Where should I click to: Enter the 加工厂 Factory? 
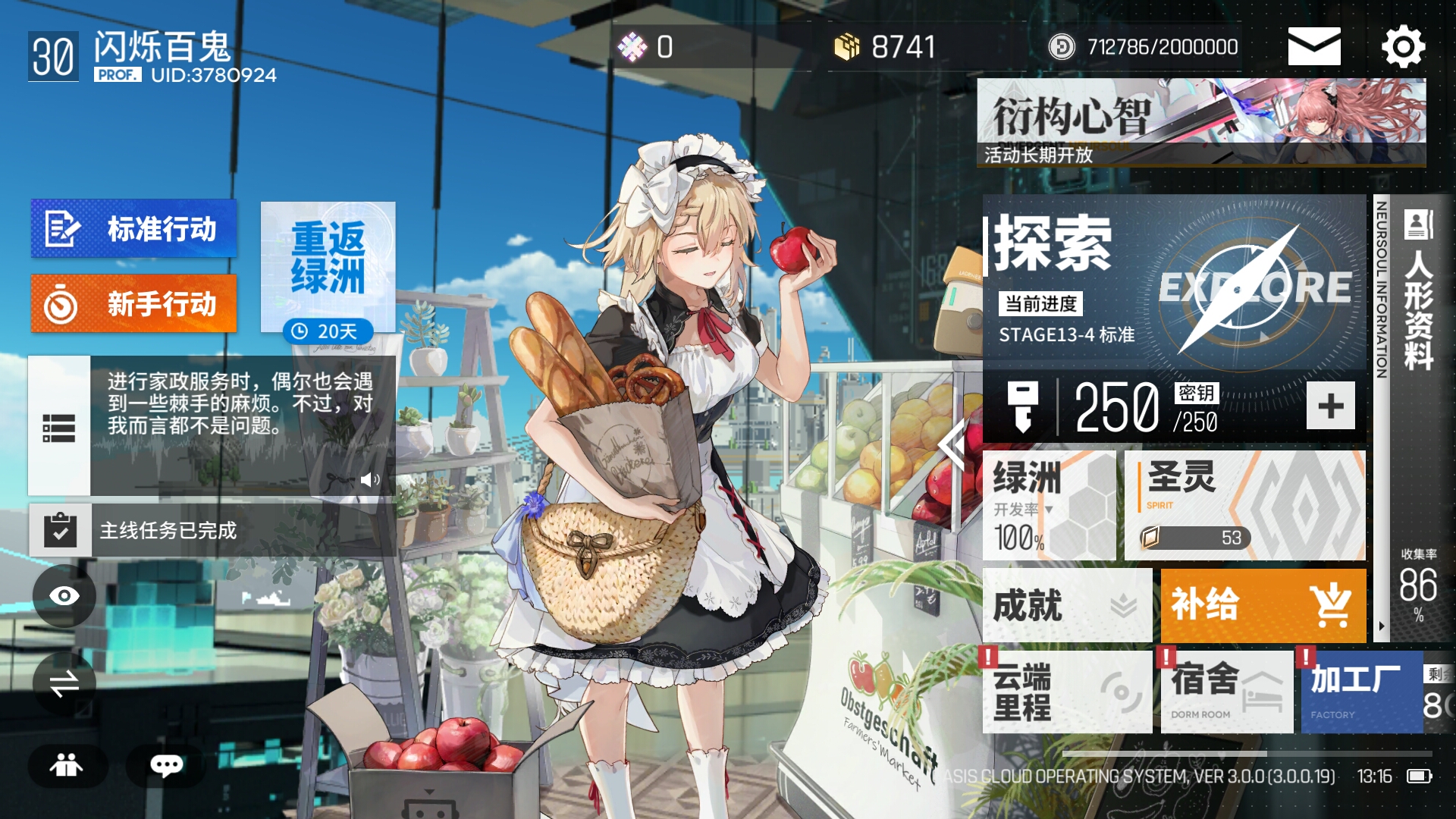click(x=1361, y=692)
